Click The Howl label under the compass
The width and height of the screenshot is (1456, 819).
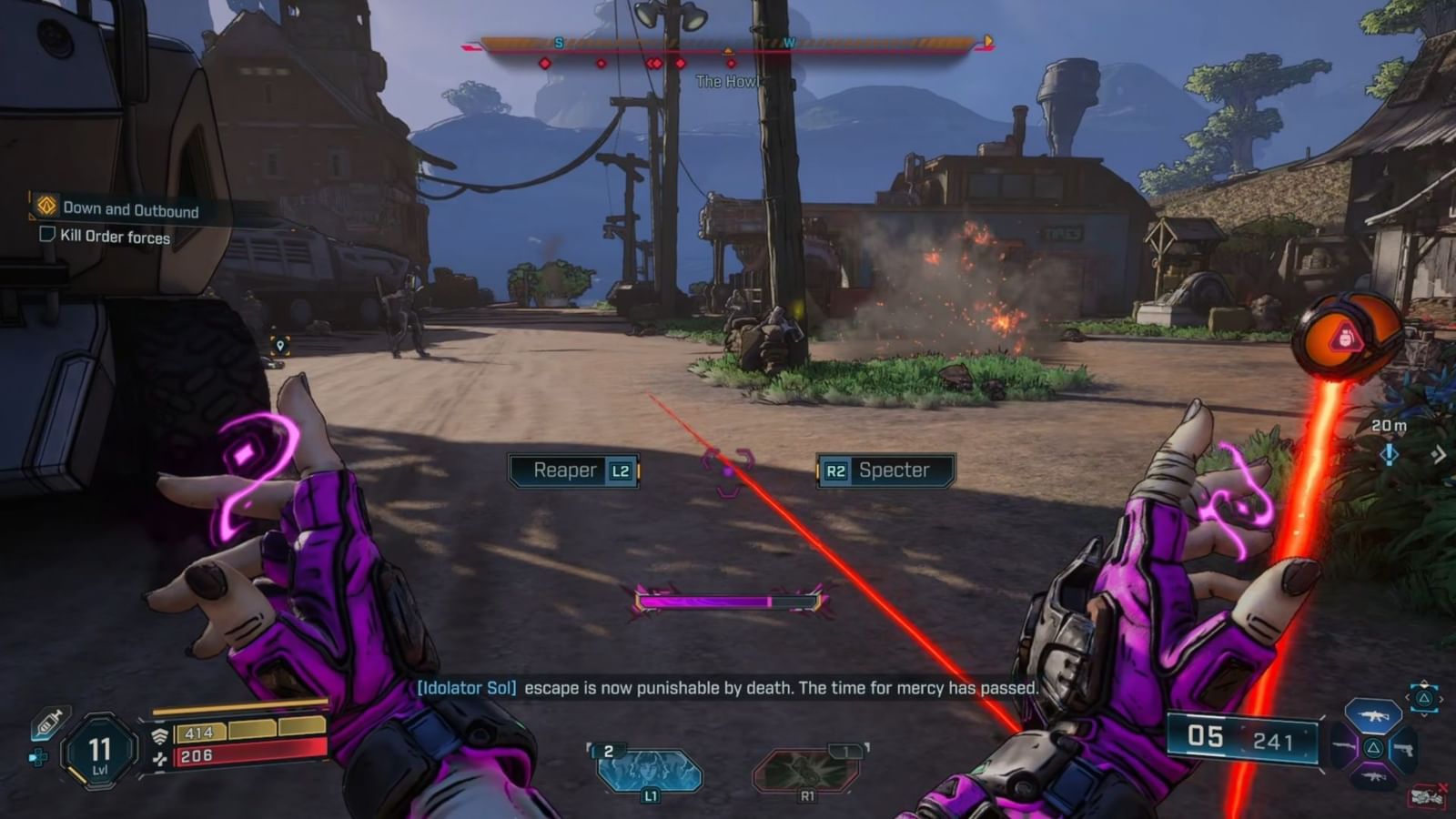(728, 79)
